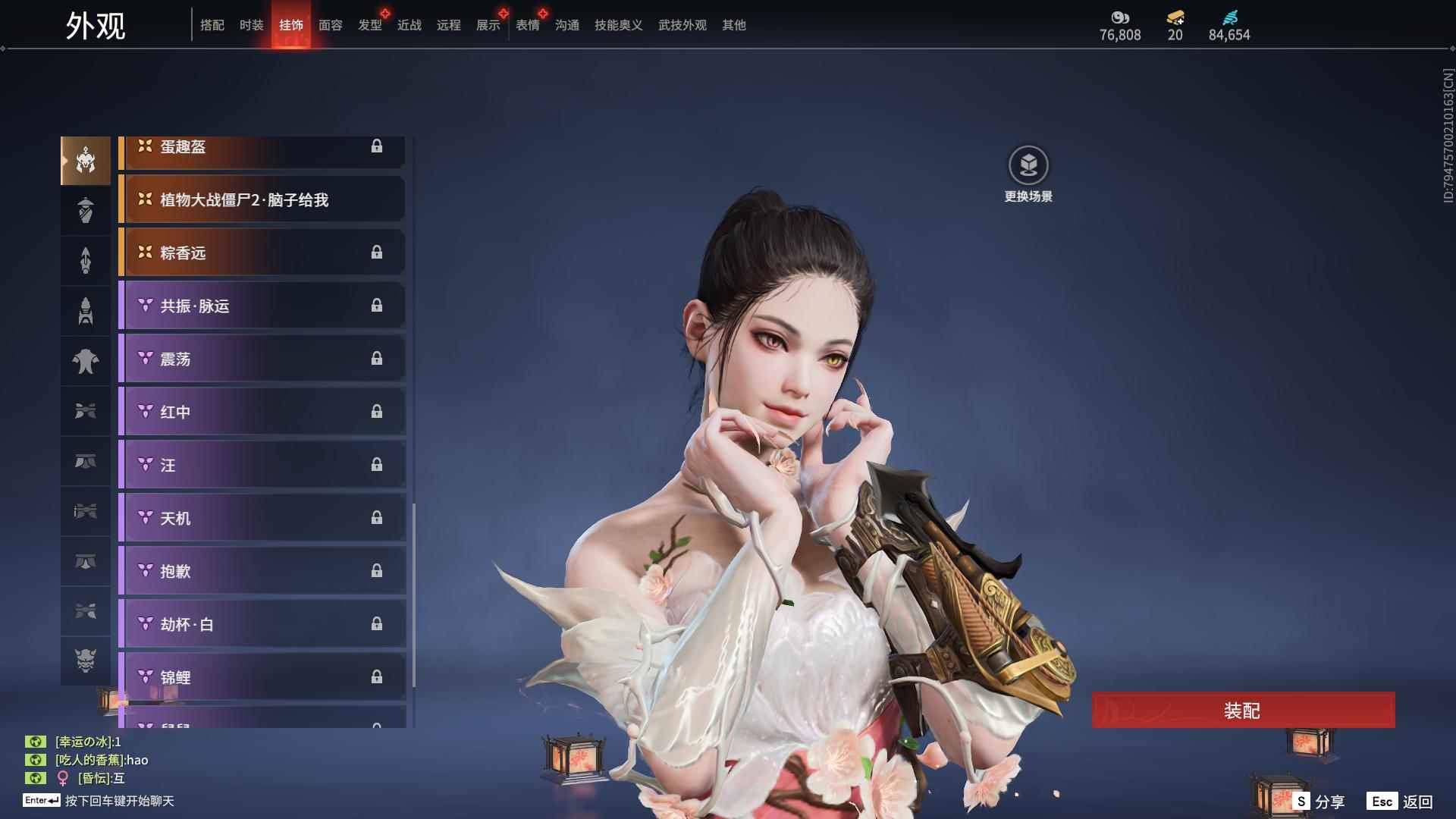Open the 近战 weapon tab
Image resolution: width=1456 pixels, height=819 pixels.
(409, 25)
